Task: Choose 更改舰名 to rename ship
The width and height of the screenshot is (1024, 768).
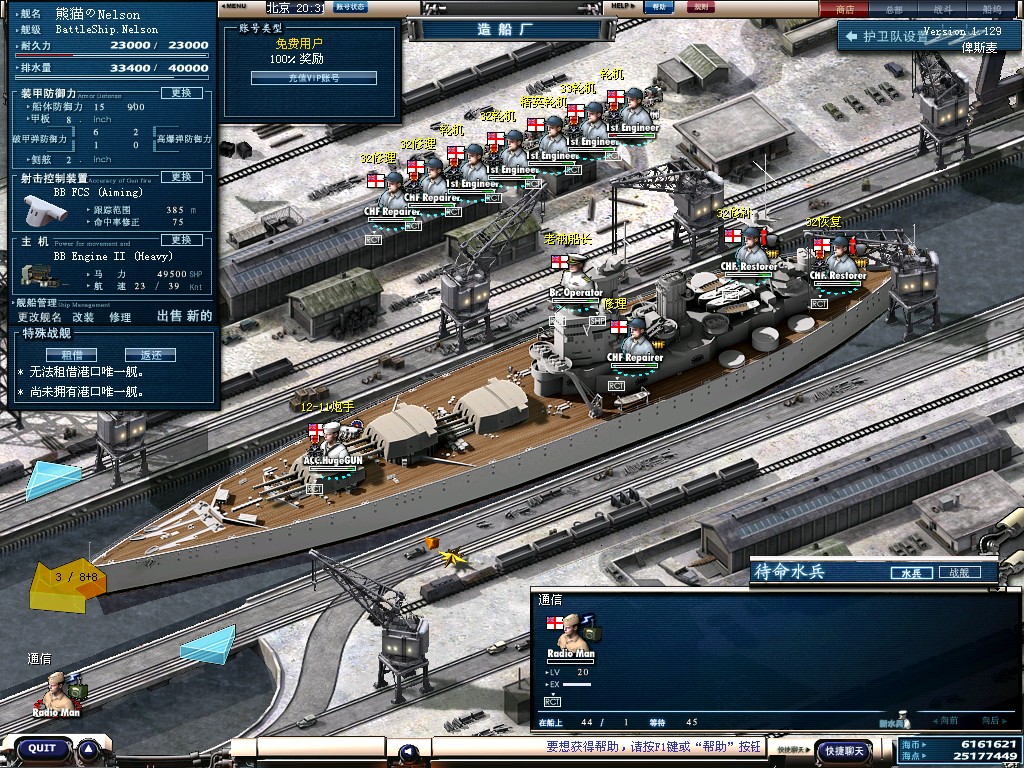Action: point(40,316)
